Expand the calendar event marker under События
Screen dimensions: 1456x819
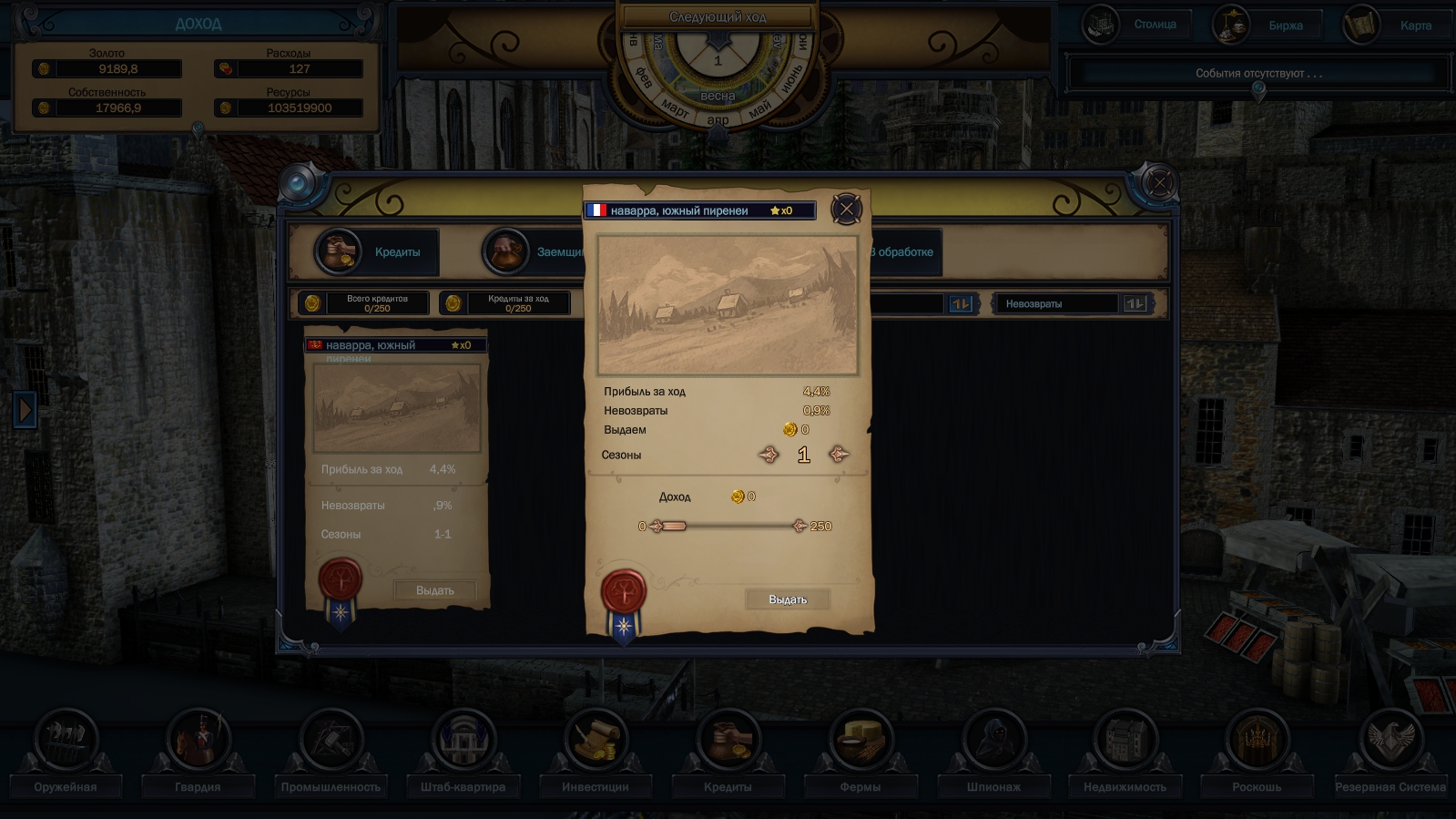click(1259, 87)
